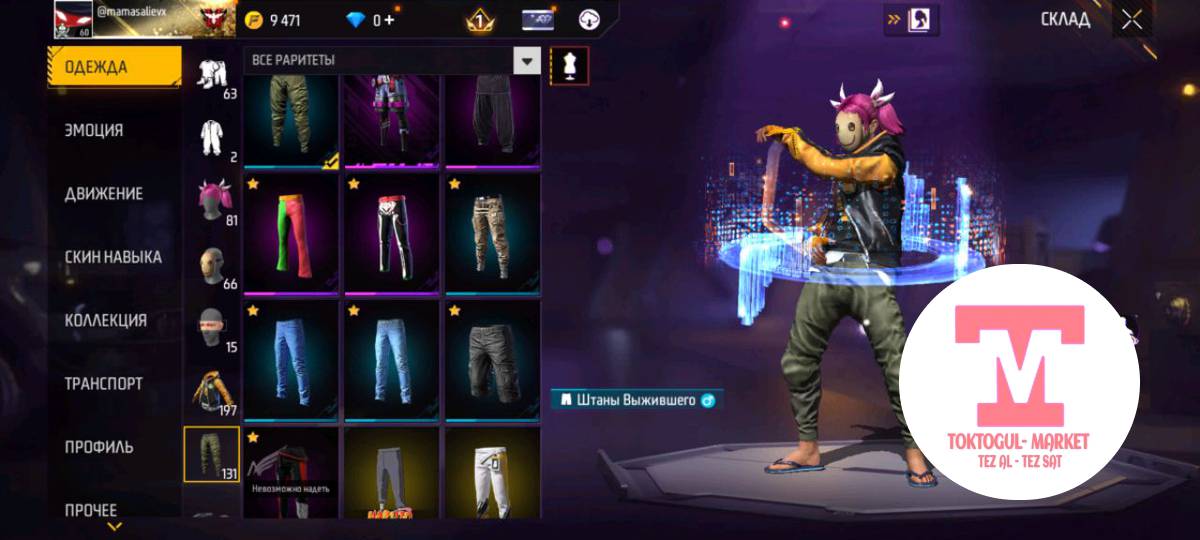Expand the Все раритеты rarity dropdown

527,61
